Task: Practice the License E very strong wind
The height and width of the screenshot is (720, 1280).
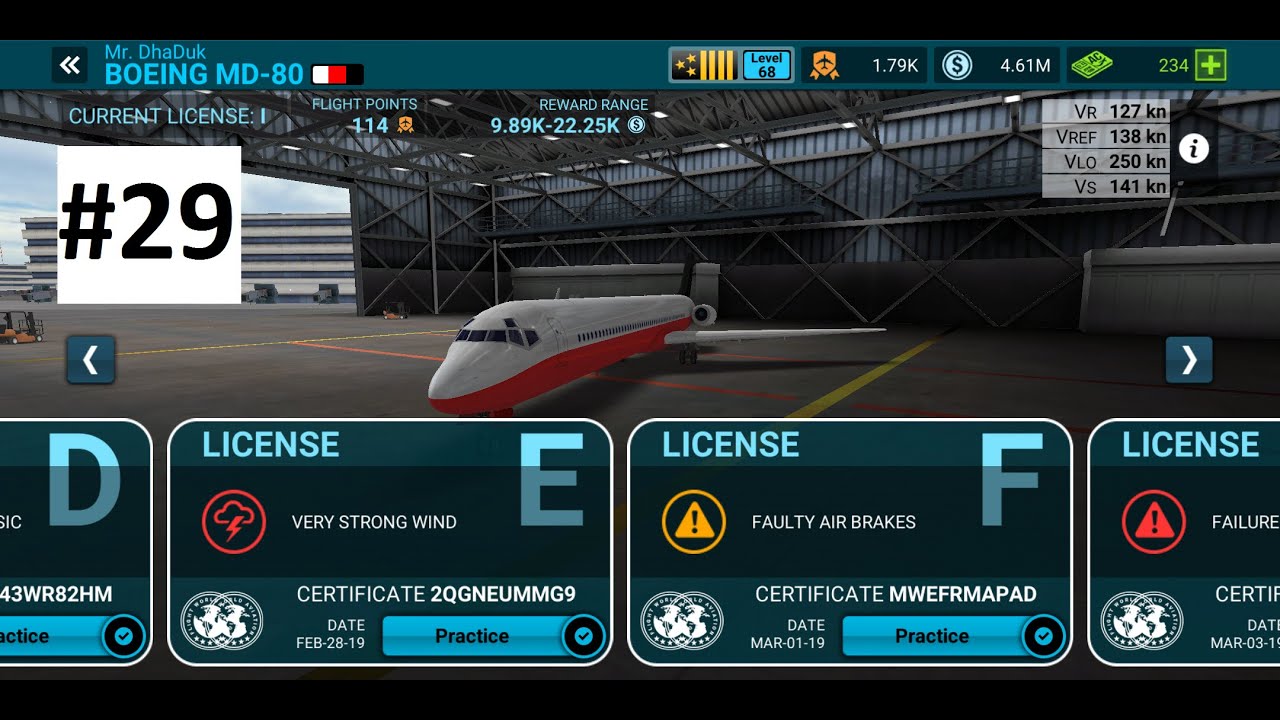Action: [472, 636]
